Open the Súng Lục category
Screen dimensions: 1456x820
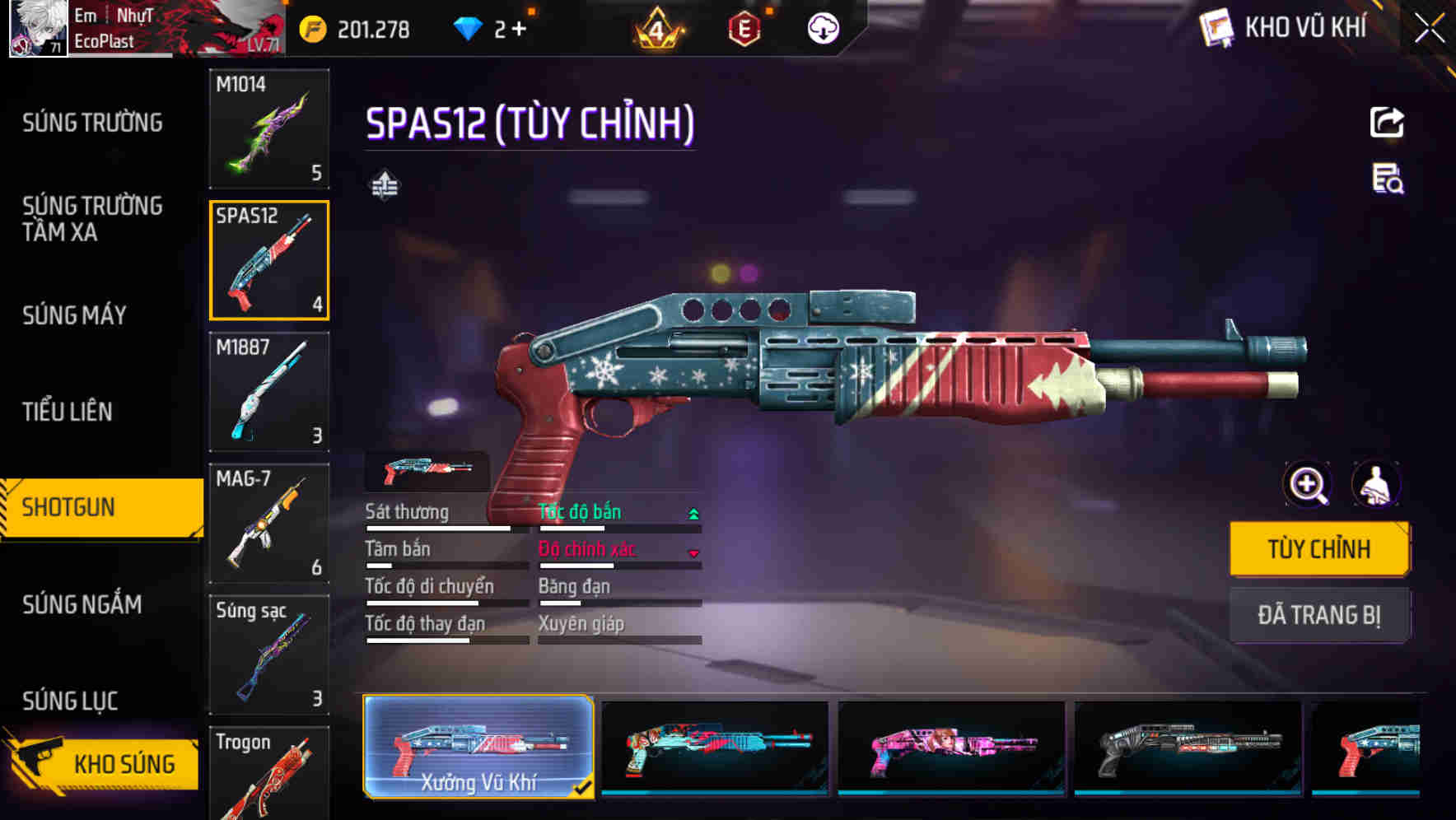pyautogui.click(x=70, y=701)
